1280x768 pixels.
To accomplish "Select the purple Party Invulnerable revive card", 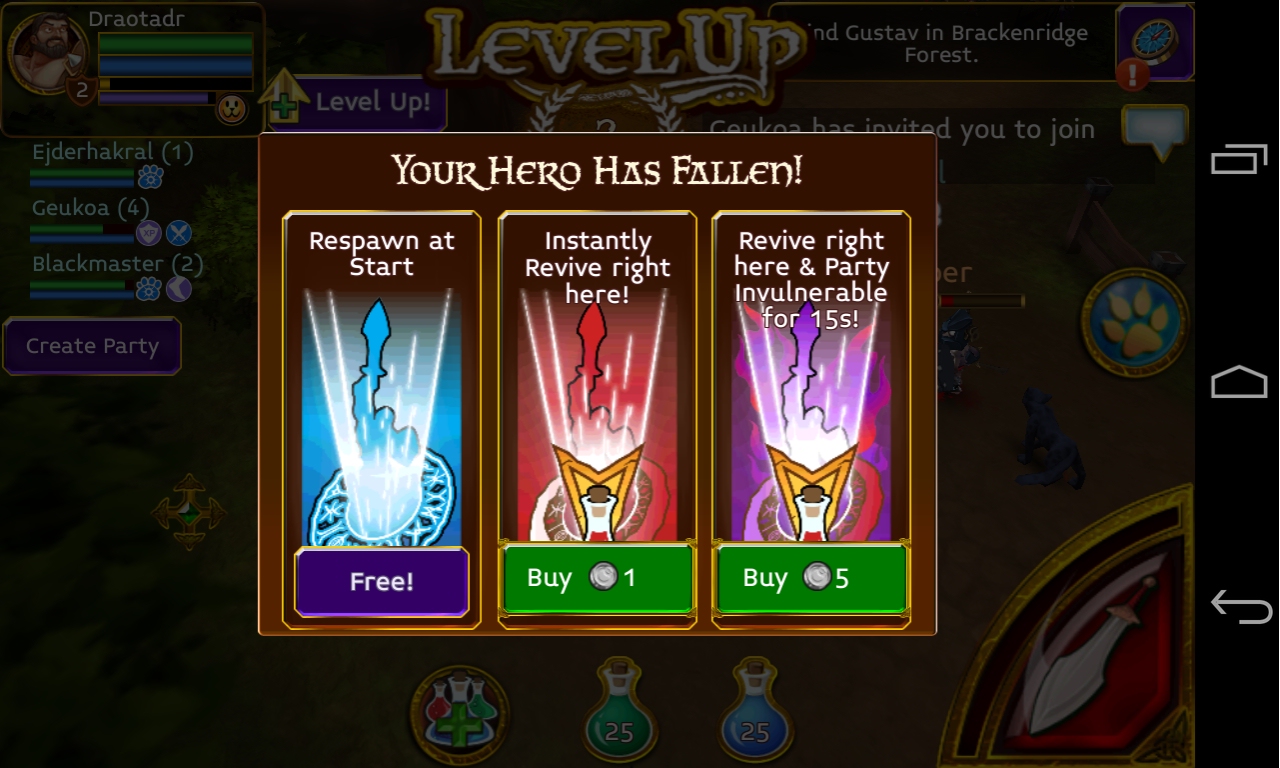I will click(811, 400).
